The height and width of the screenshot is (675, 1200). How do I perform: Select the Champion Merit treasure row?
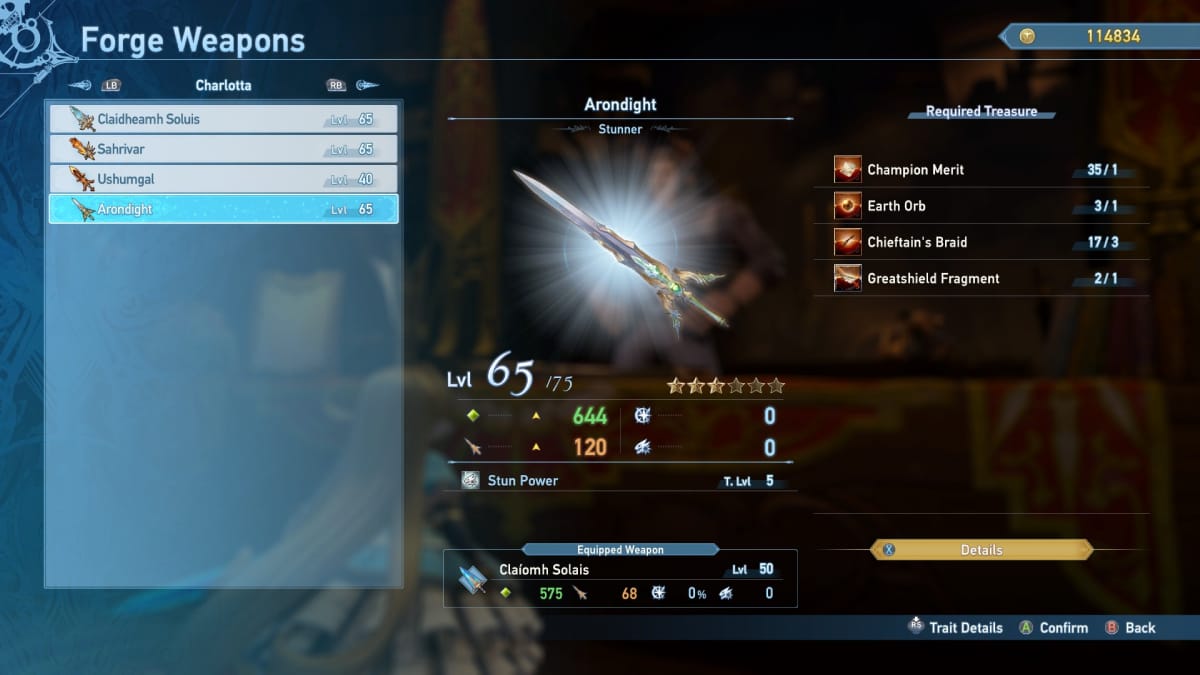coord(985,170)
